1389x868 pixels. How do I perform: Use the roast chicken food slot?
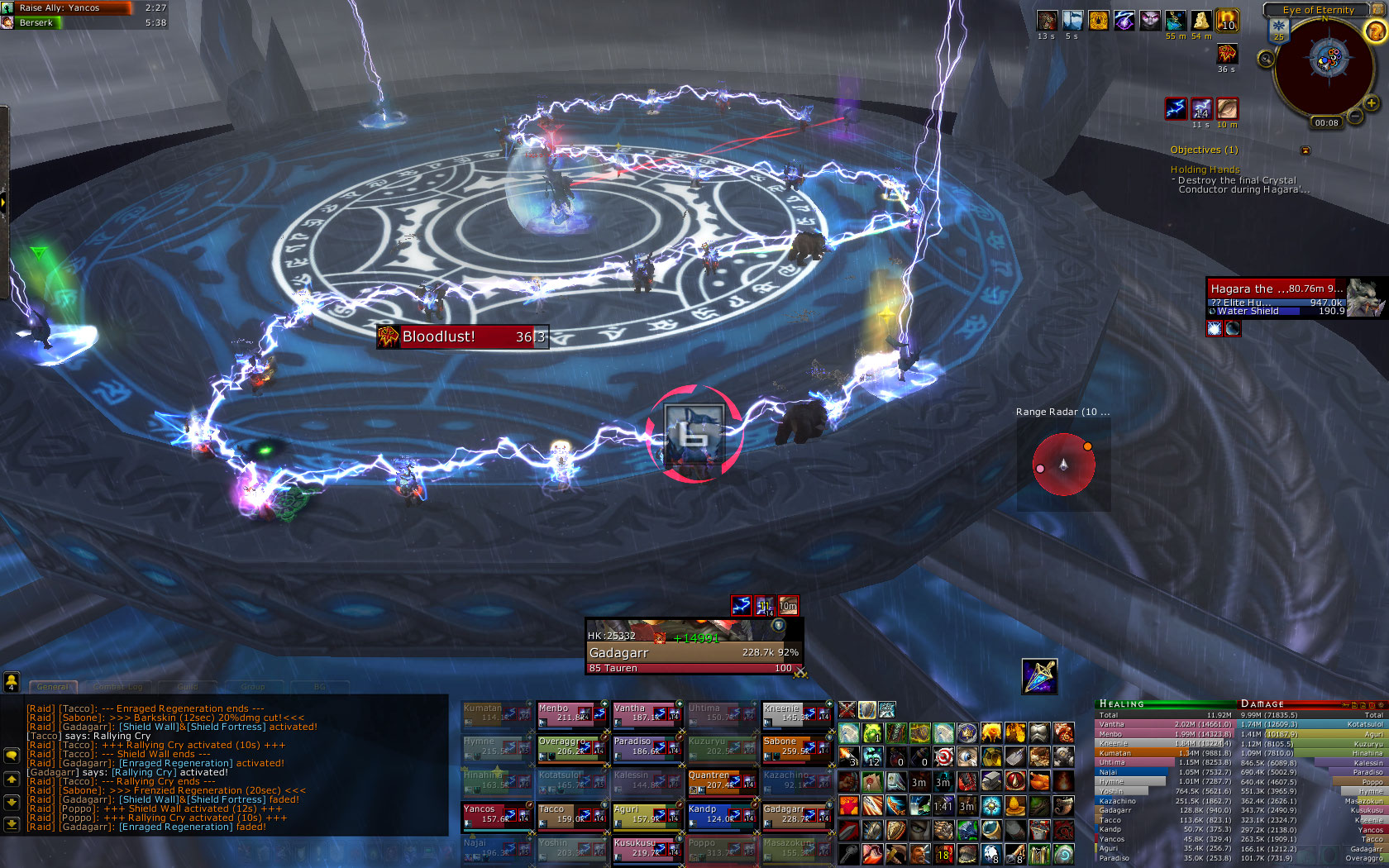(1040, 780)
